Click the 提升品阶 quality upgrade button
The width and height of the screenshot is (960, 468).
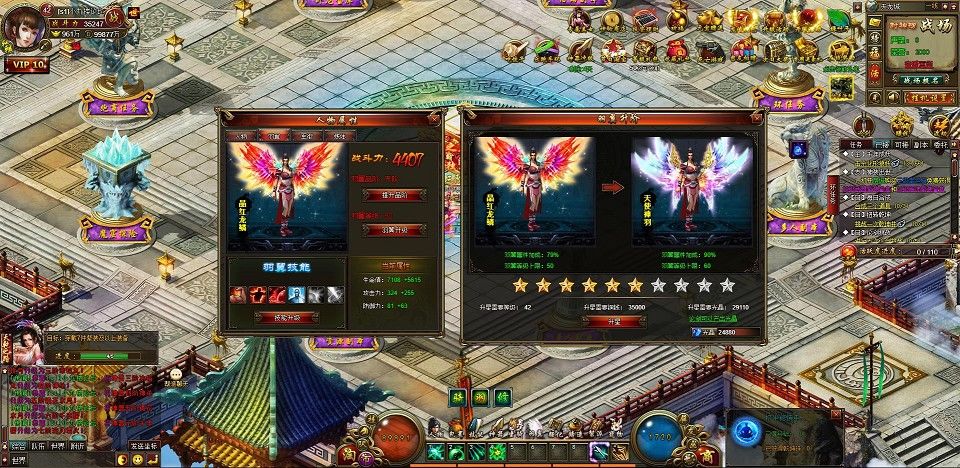point(393,195)
